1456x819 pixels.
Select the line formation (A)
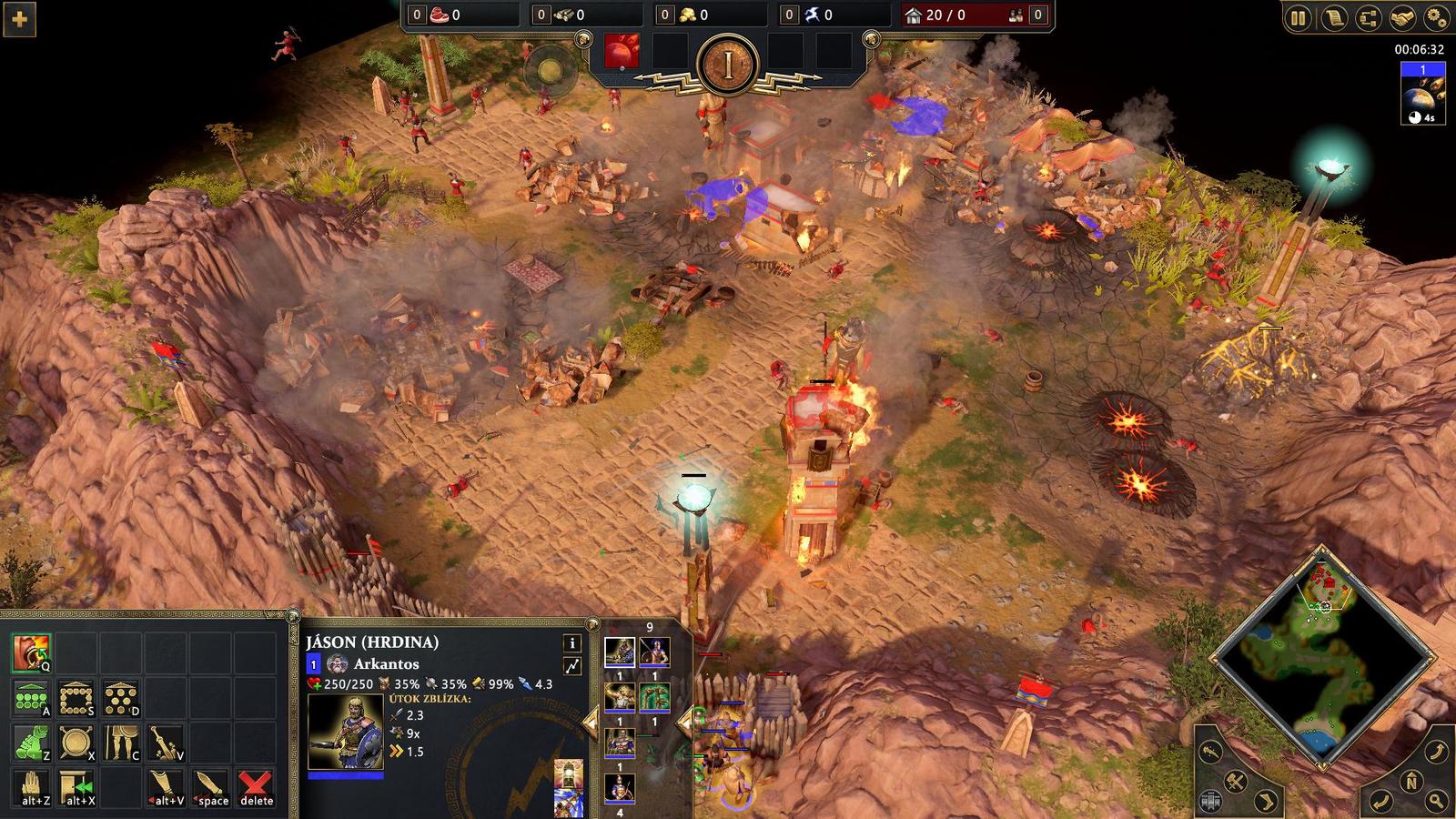[32, 698]
